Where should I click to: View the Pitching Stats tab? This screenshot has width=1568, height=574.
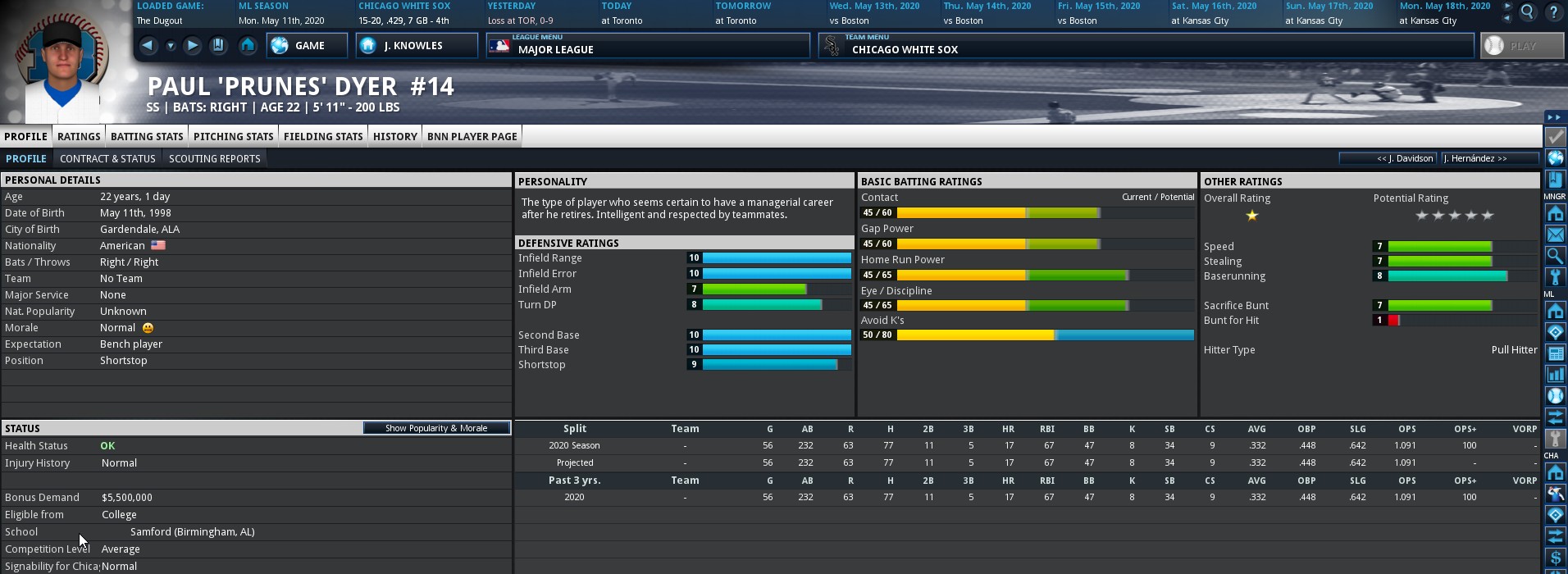pyautogui.click(x=233, y=136)
